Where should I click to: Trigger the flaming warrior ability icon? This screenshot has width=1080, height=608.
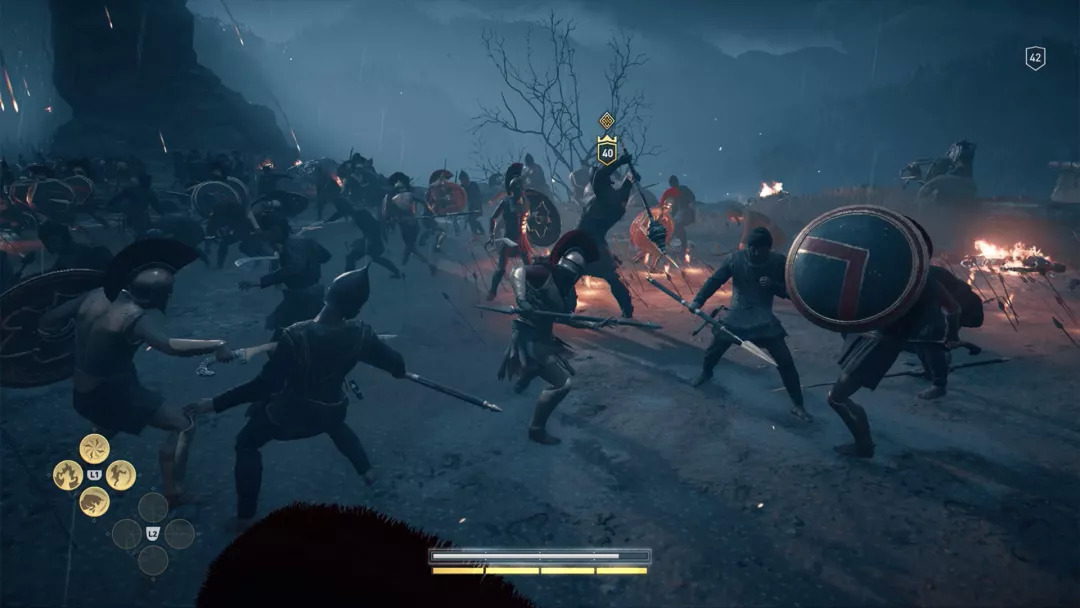(x=67, y=475)
